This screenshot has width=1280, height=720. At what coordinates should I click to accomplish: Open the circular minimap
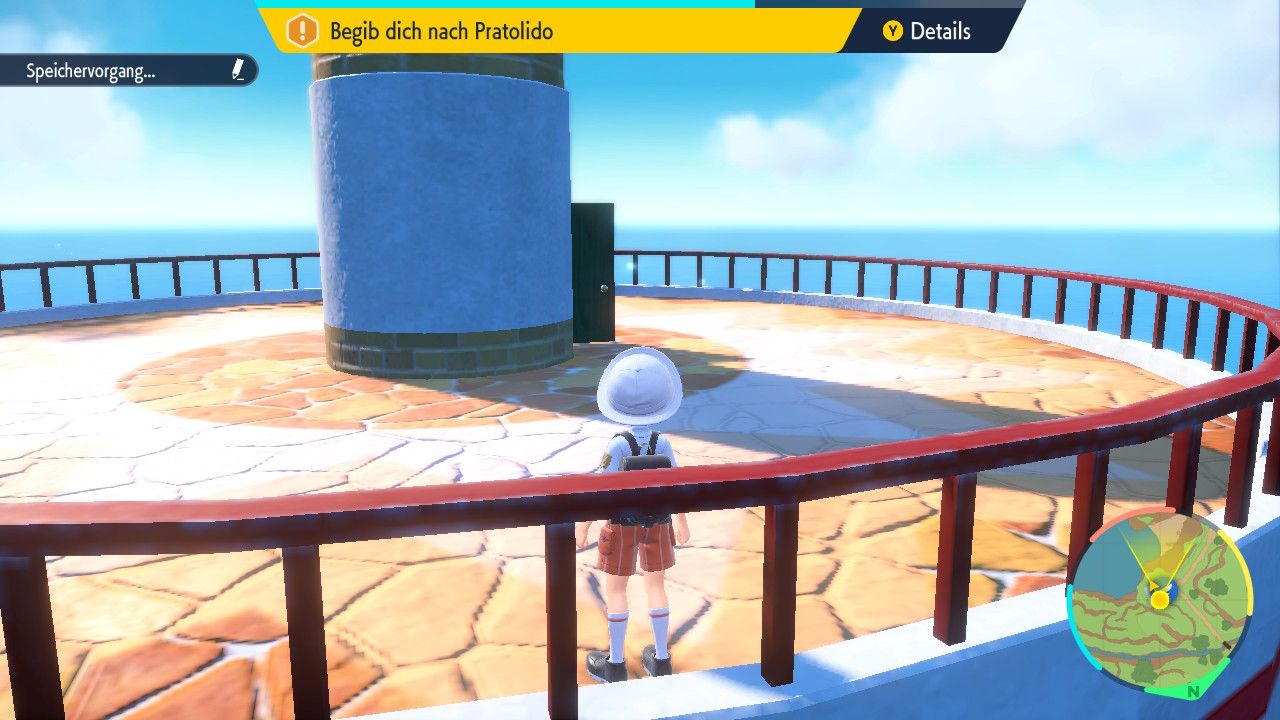pos(1158,602)
